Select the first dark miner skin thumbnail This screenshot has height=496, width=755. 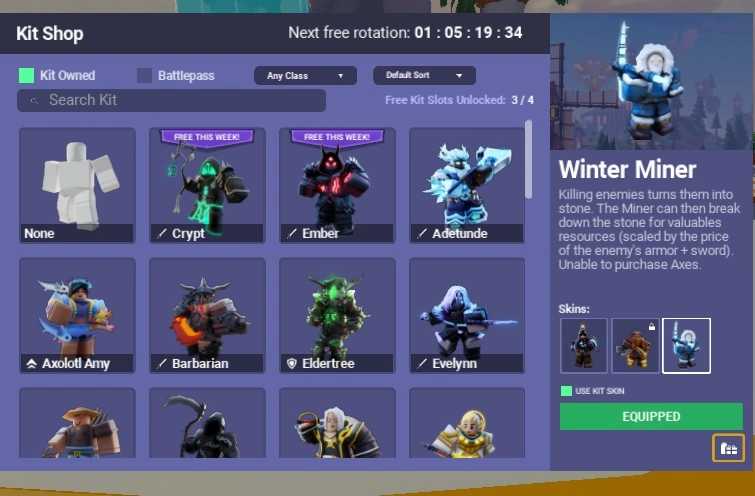[584, 345]
